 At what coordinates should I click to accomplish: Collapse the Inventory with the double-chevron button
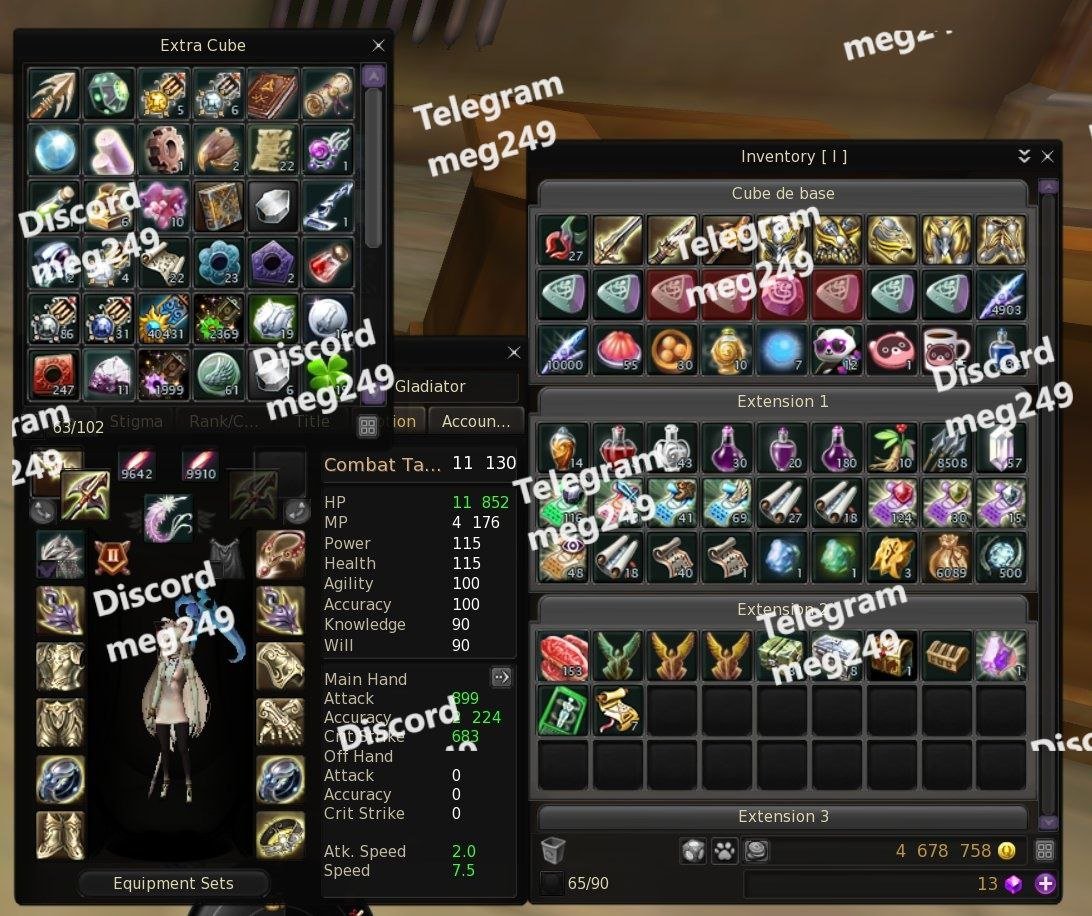pos(1024,157)
